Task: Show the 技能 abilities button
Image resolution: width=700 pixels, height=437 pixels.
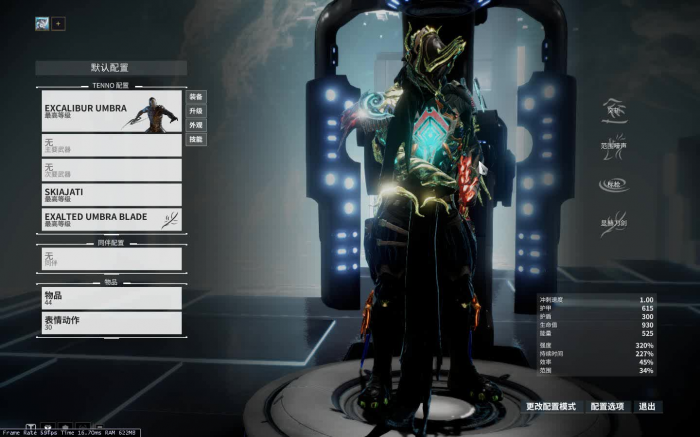Action: point(196,139)
